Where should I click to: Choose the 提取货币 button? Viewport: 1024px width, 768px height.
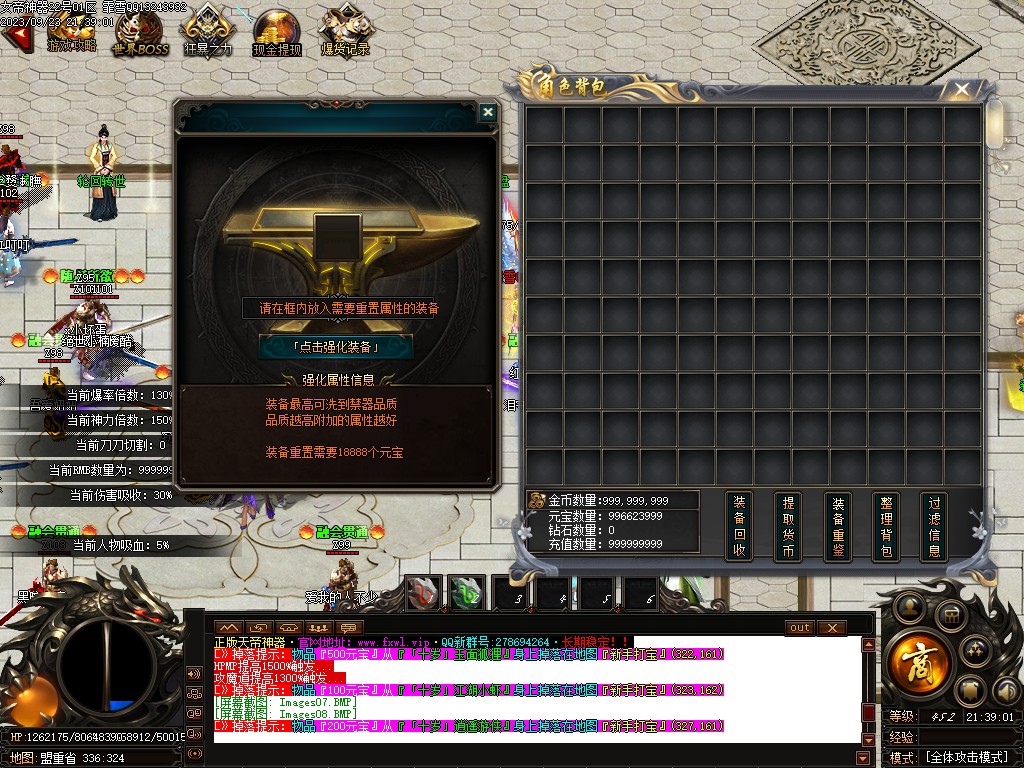pyautogui.click(x=789, y=526)
